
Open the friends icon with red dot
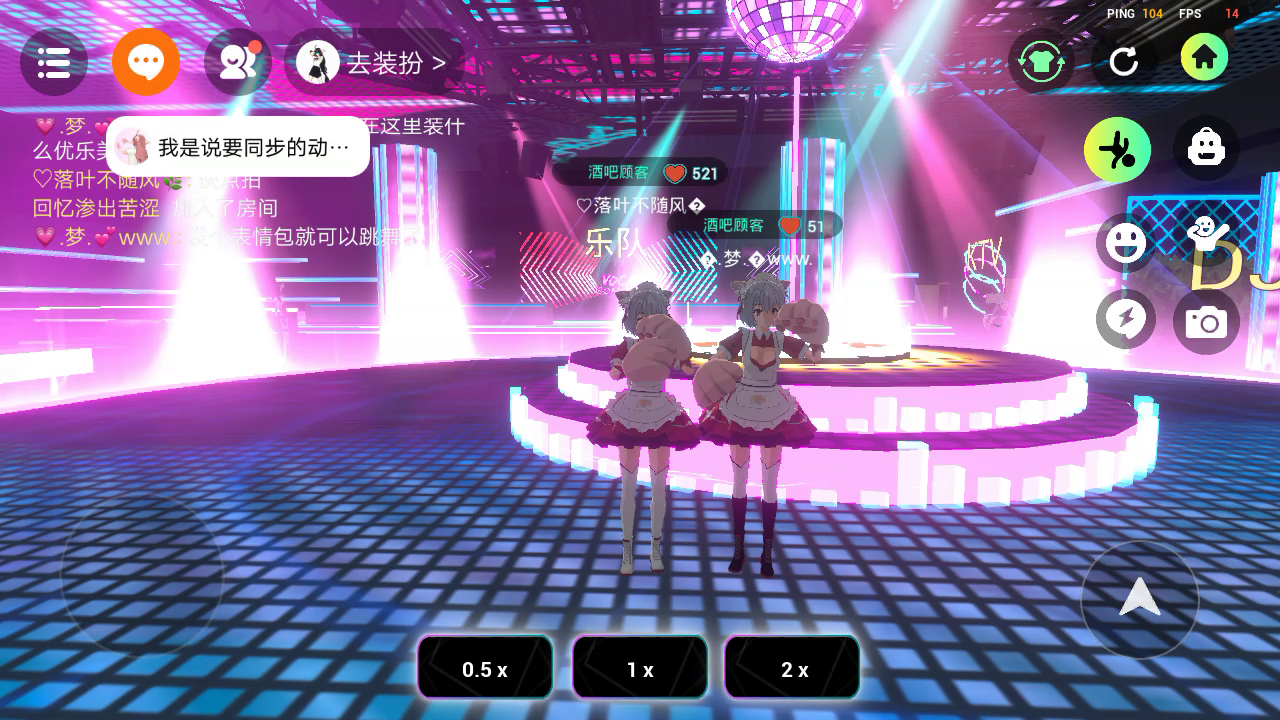click(238, 62)
